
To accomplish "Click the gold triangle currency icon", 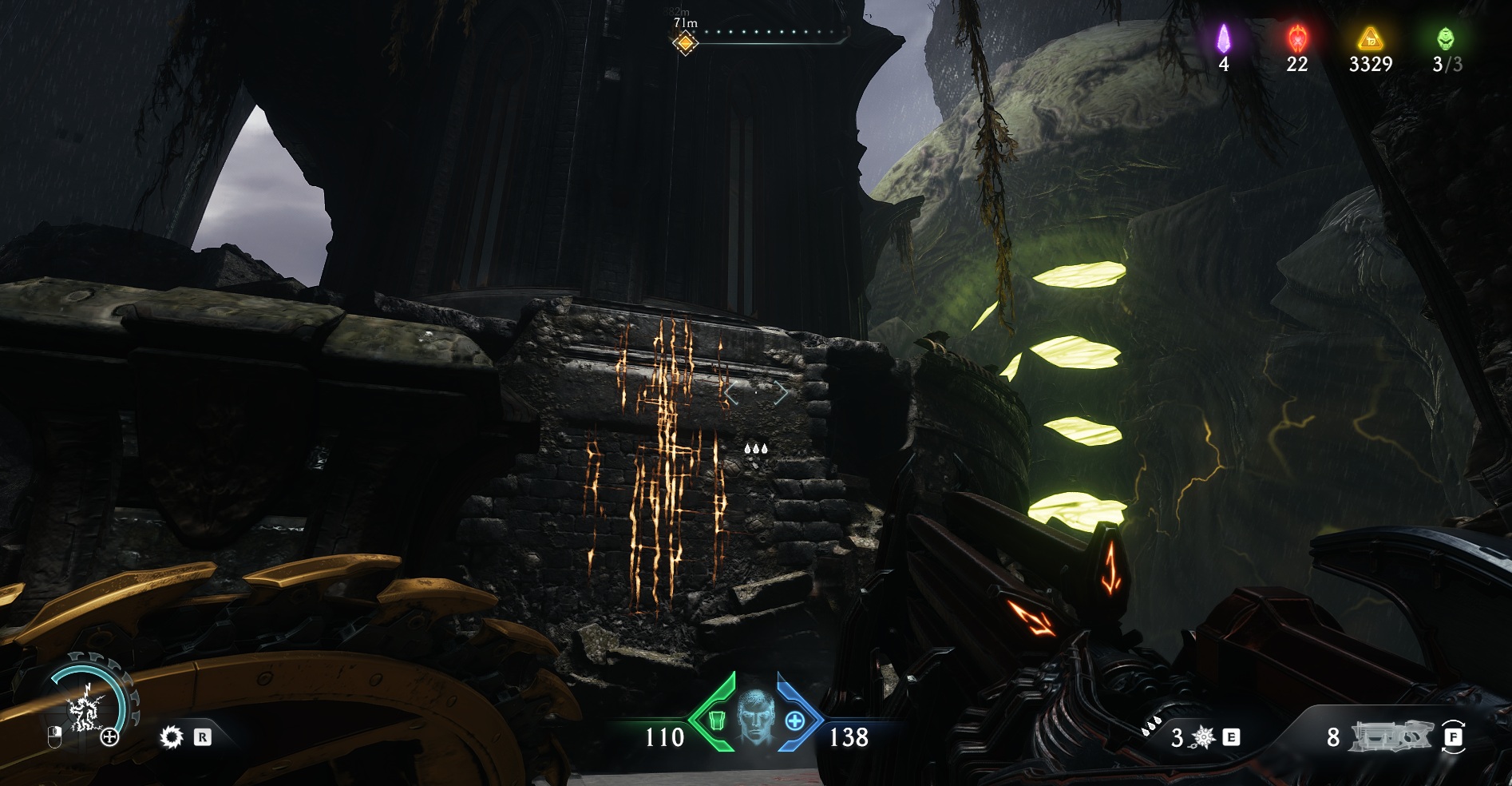I will [x=1370, y=38].
